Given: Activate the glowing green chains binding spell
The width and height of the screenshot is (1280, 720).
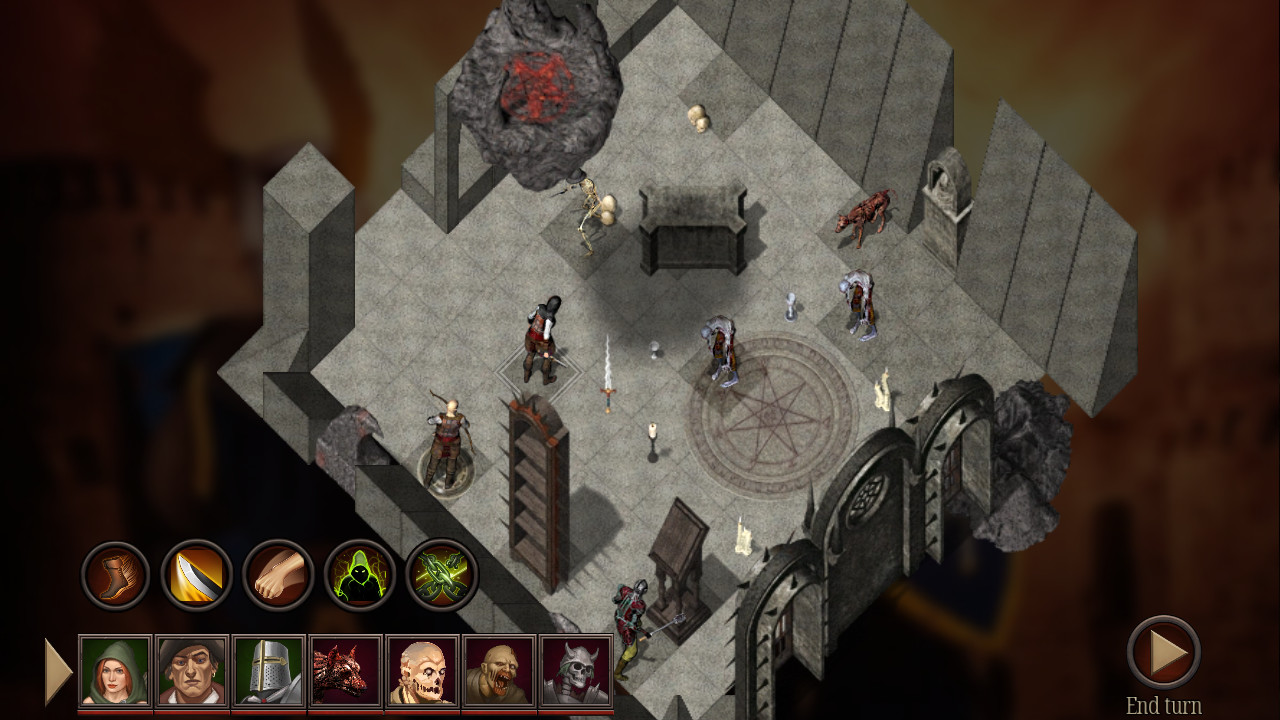Looking at the screenshot, I should pos(441,575).
